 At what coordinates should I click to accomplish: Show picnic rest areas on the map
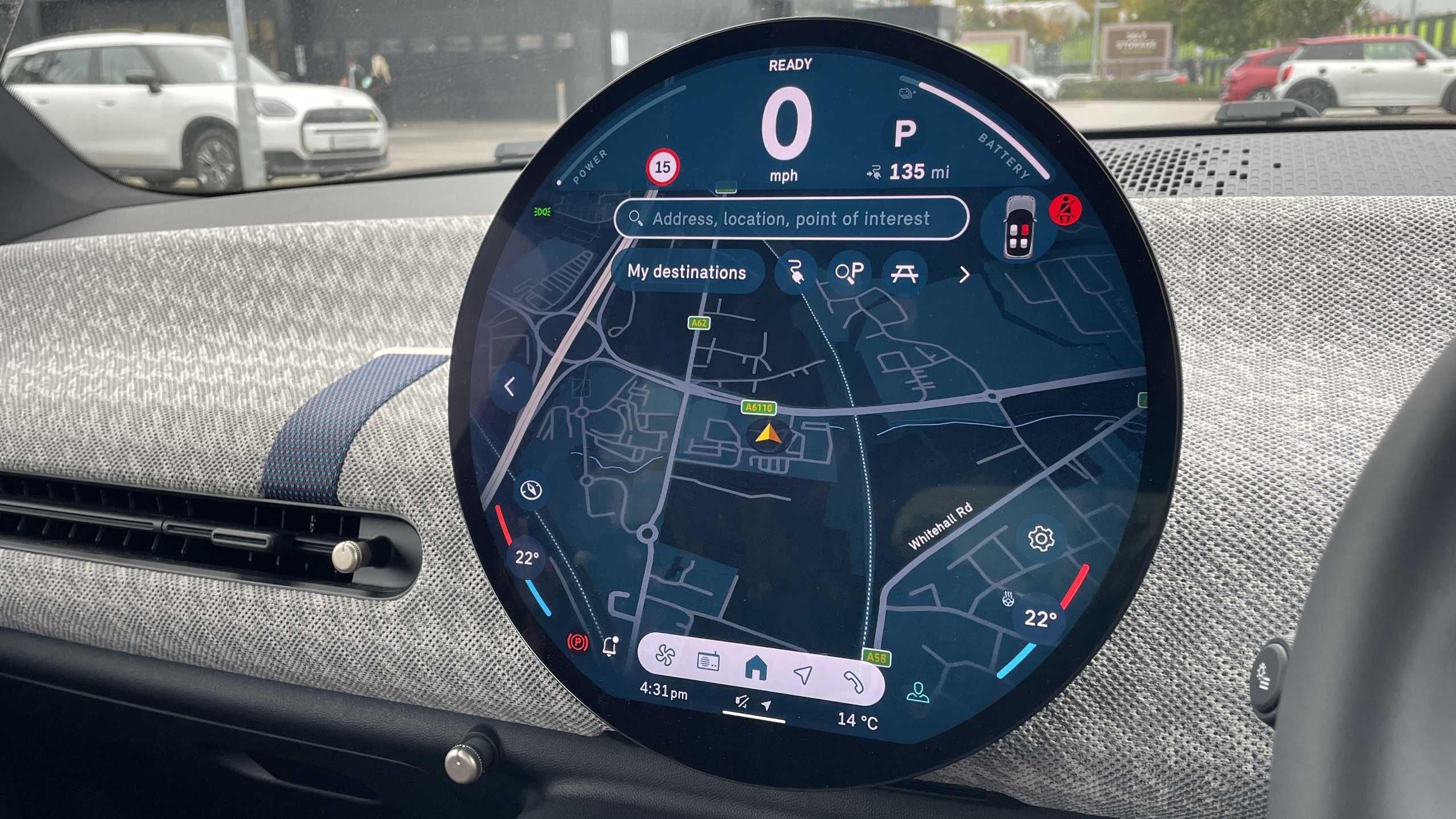pos(904,274)
